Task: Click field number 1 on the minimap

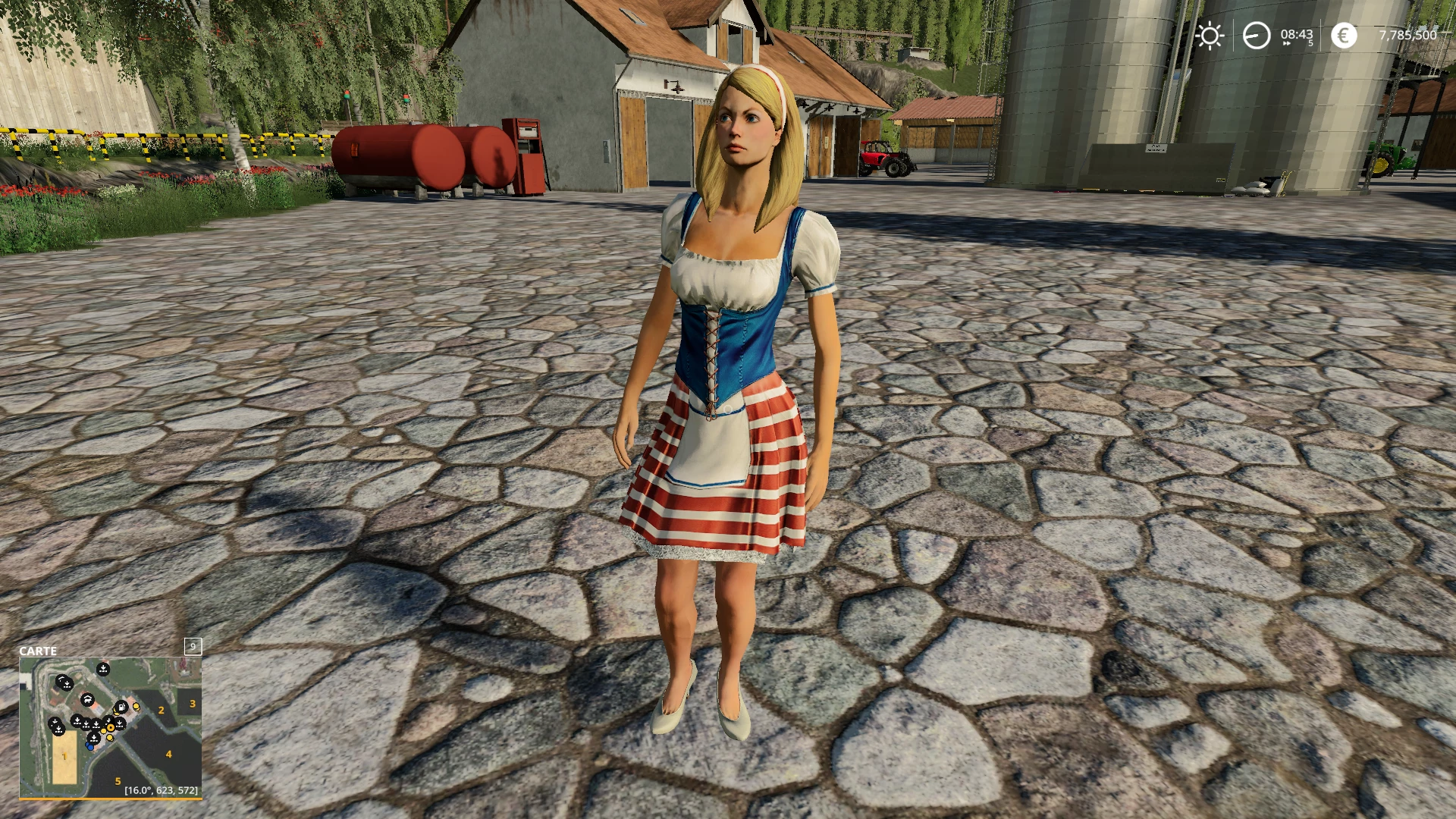Action: coord(65,756)
